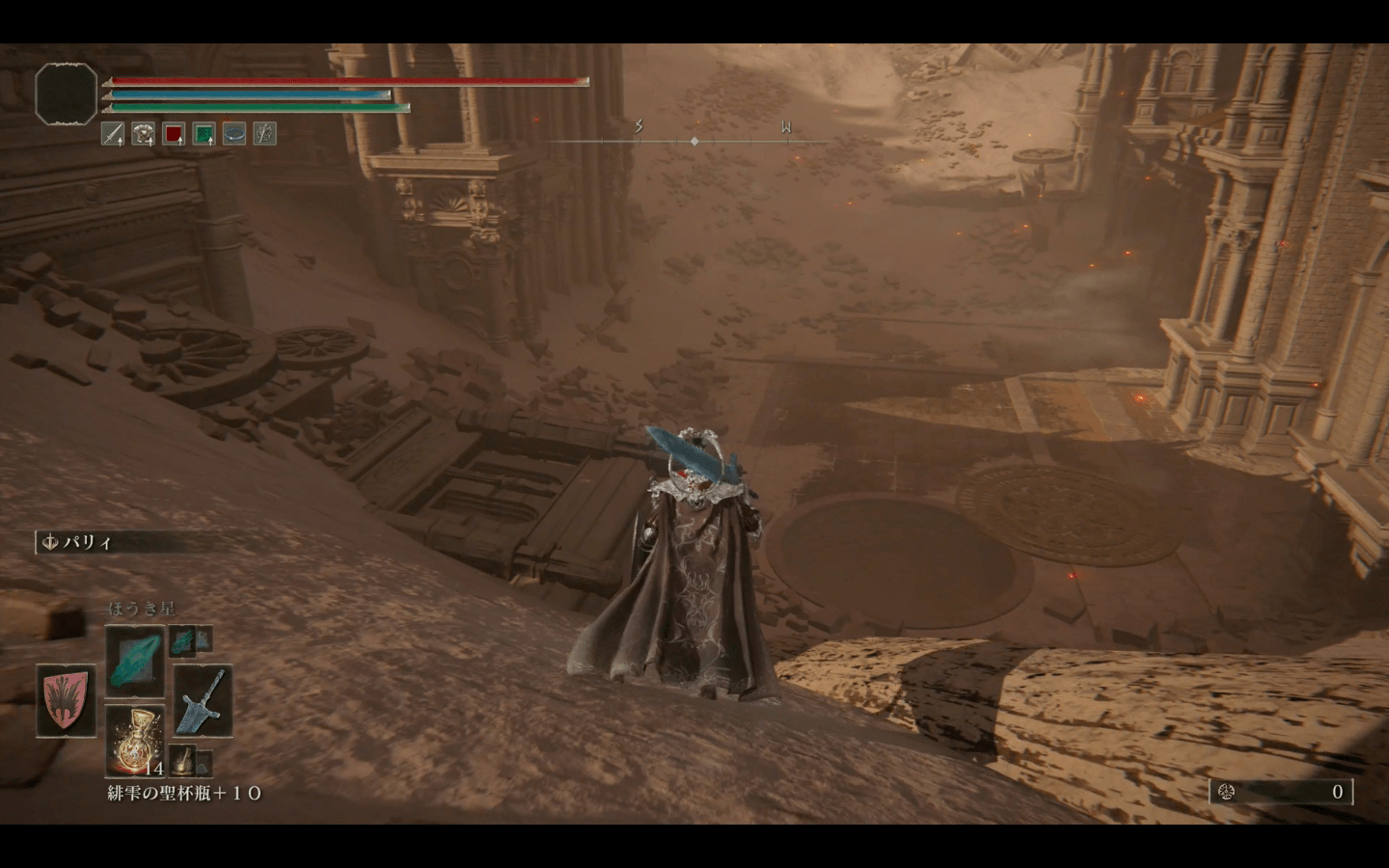
Task: Click the ほうき星 spell name label
Action: tap(143, 607)
